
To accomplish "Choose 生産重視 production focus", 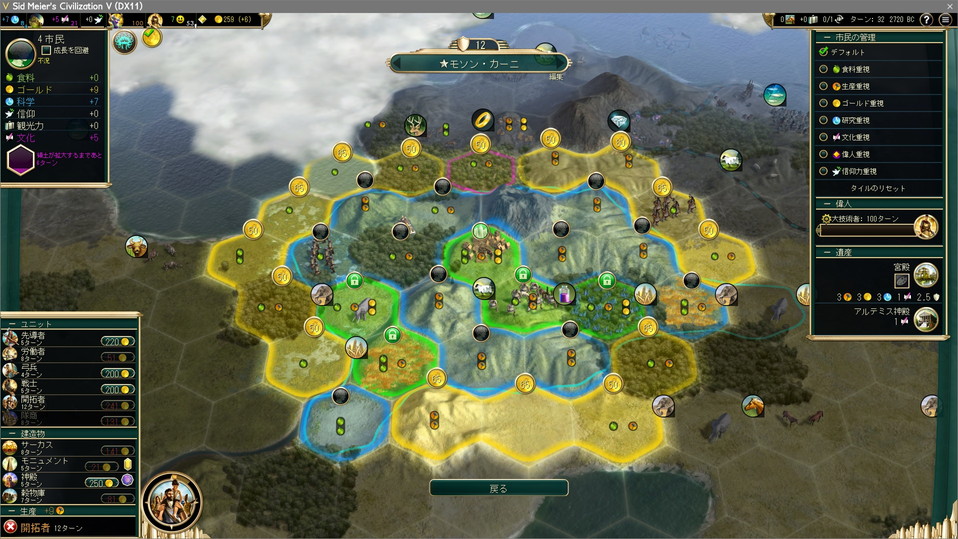I will [x=824, y=86].
